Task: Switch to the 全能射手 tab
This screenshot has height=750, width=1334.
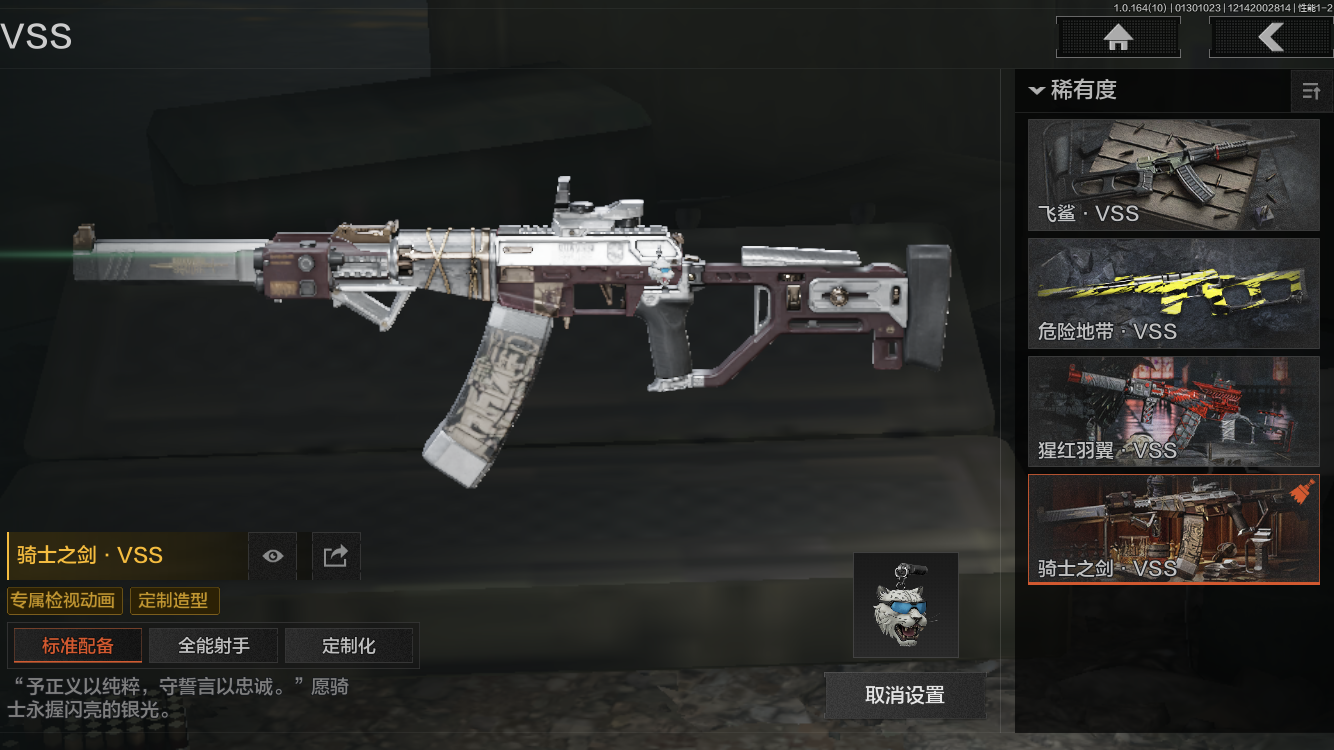Action: click(x=213, y=646)
